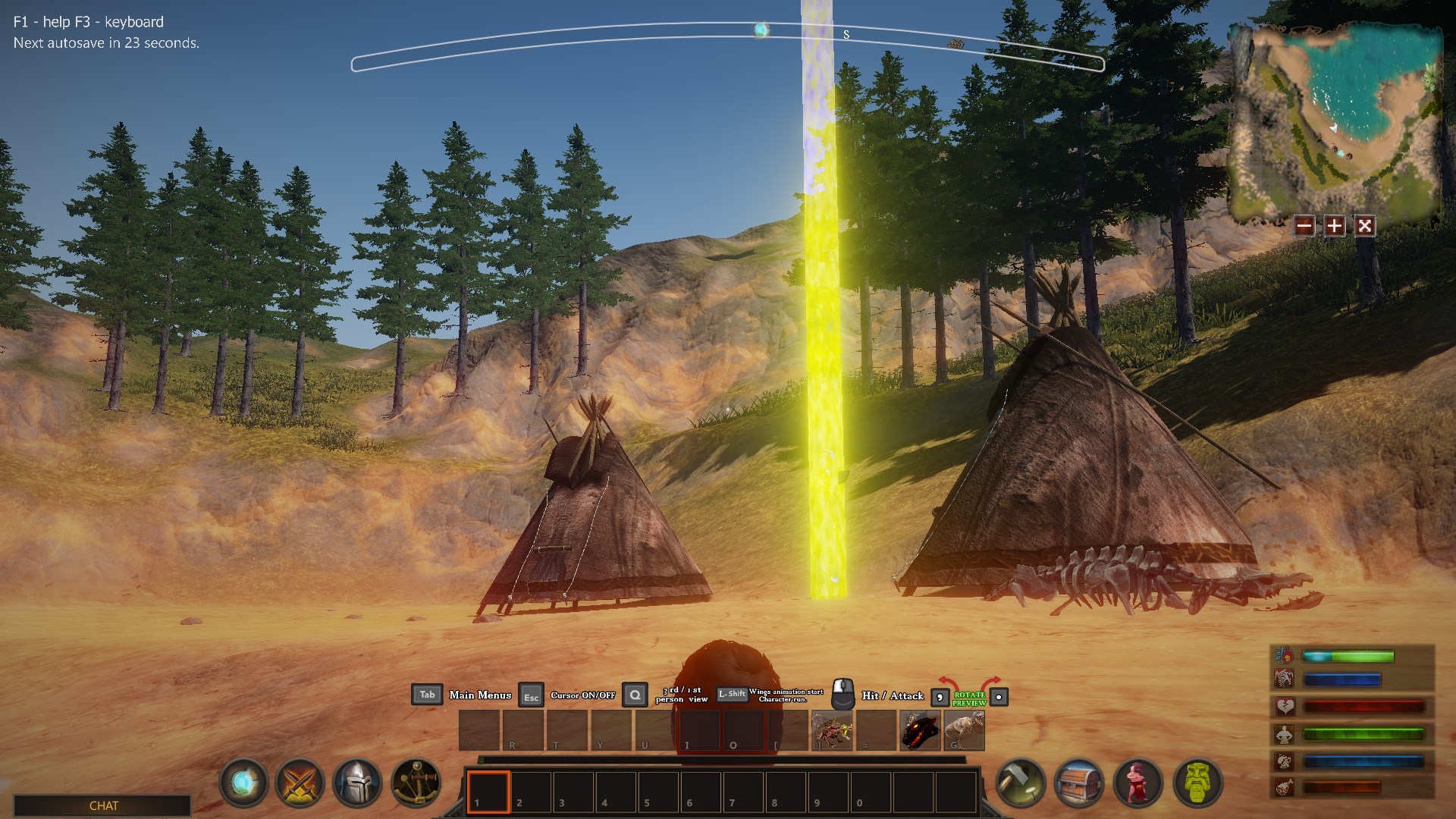Image resolution: width=1456 pixels, height=819 pixels.
Task: Open the chat box
Action: [103, 805]
